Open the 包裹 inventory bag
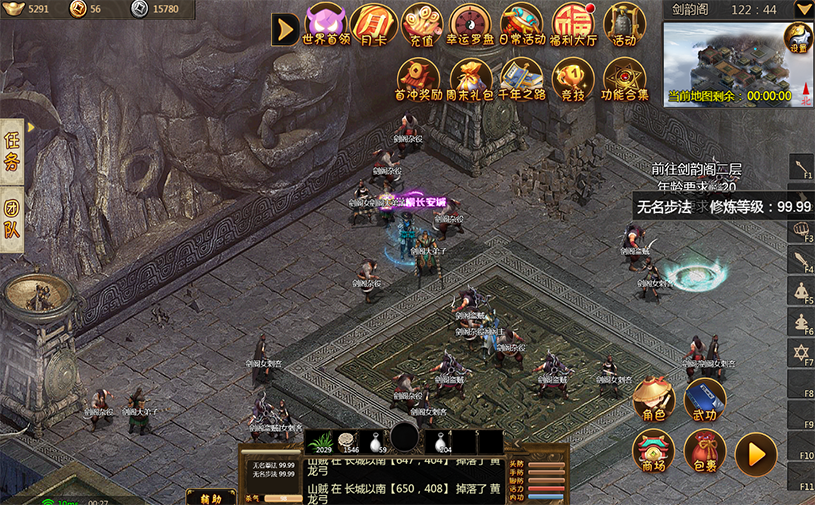Screen dimensions: 815x505 tap(705, 451)
